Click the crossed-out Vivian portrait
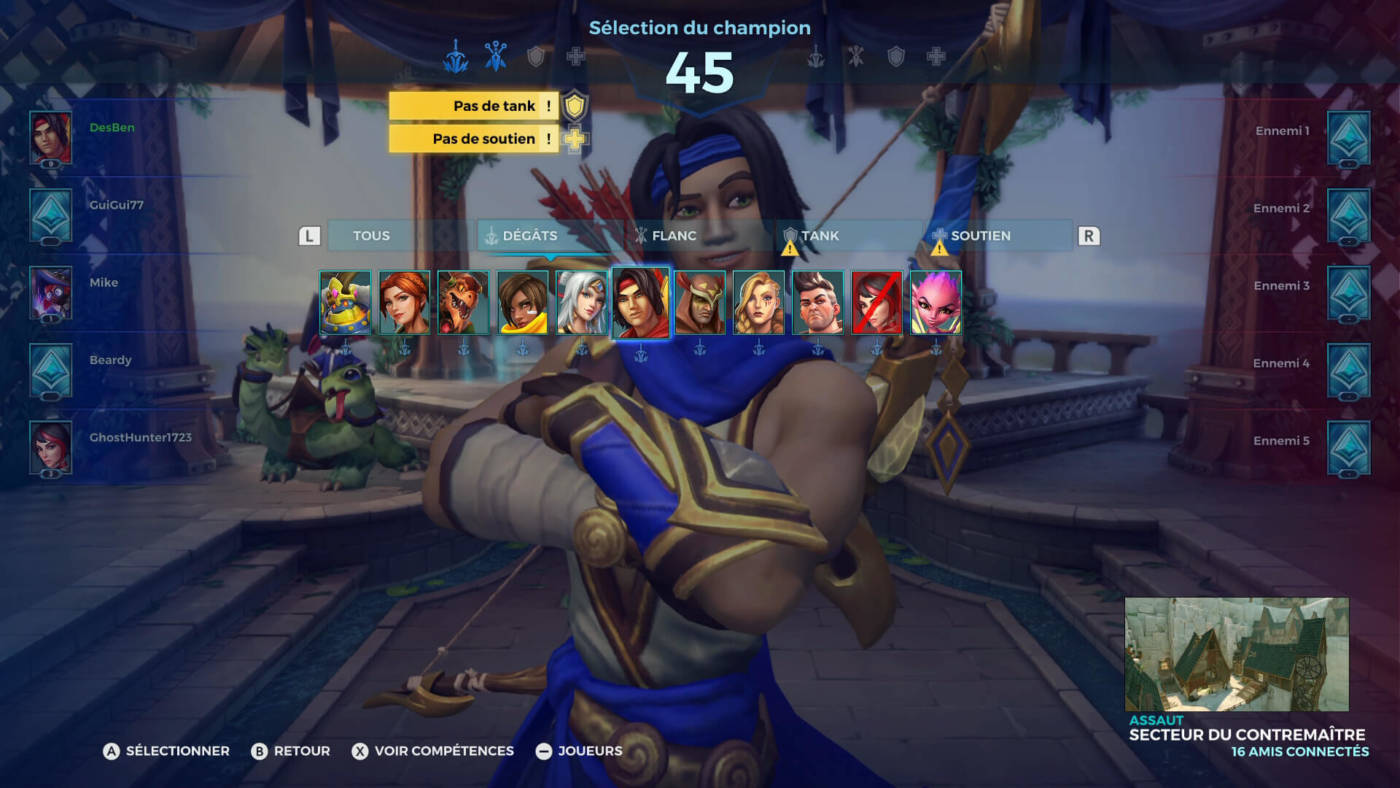This screenshot has height=788, width=1400. 877,302
